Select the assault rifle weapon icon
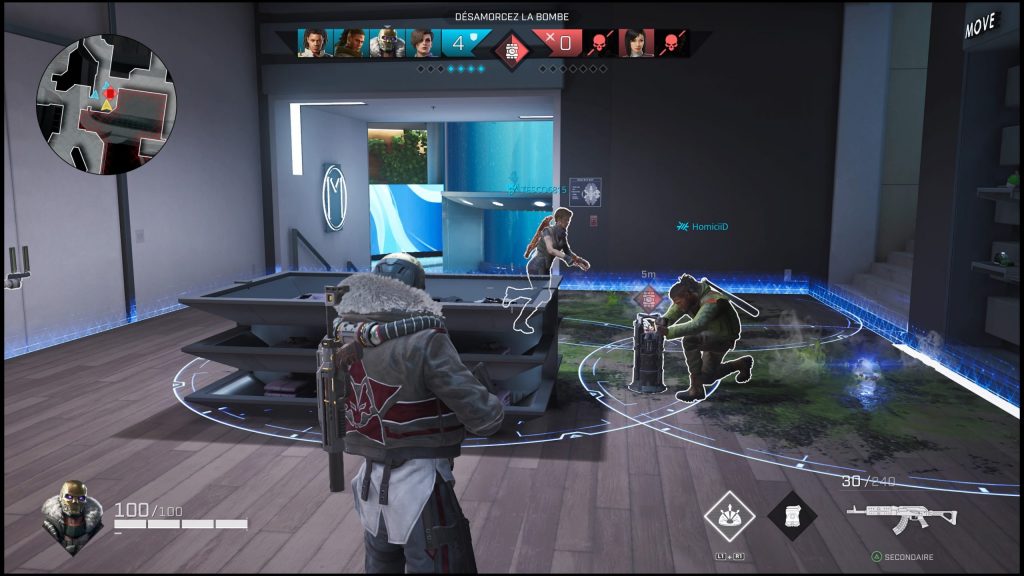Screen dimensions: 1024x576 point(901,517)
